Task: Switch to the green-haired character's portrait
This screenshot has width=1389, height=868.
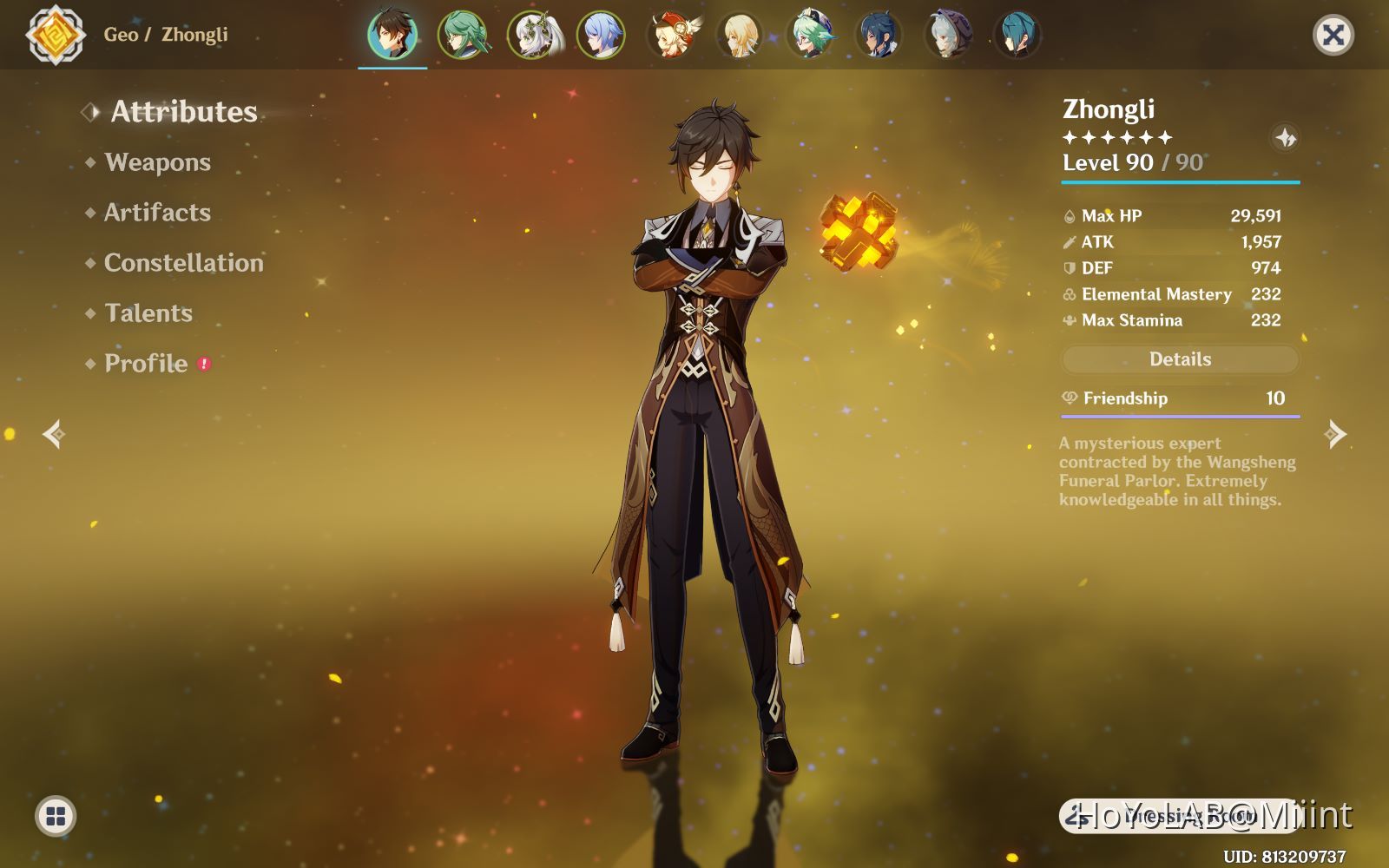Action: click(463, 33)
